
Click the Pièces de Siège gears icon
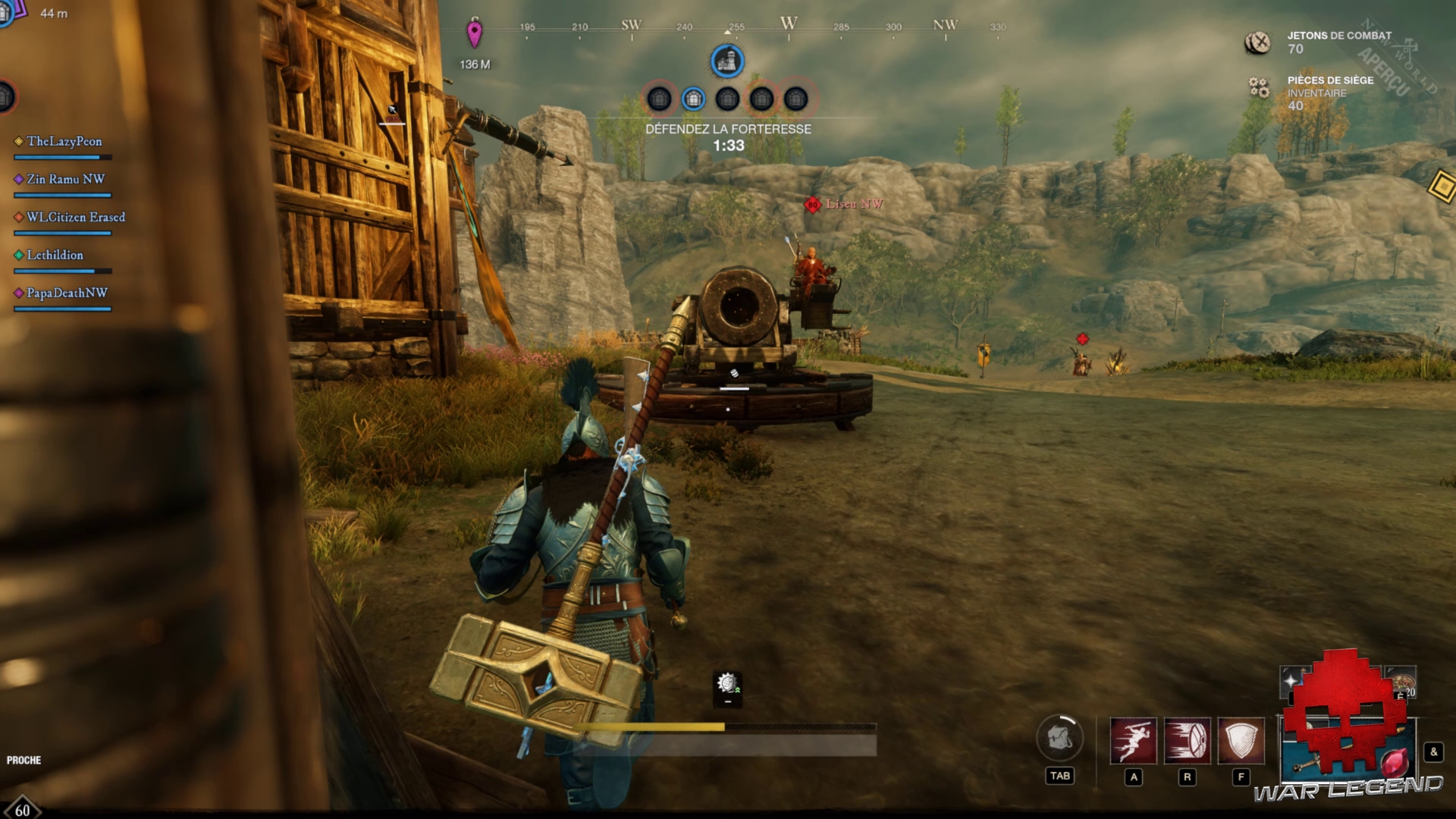pos(1259,88)
